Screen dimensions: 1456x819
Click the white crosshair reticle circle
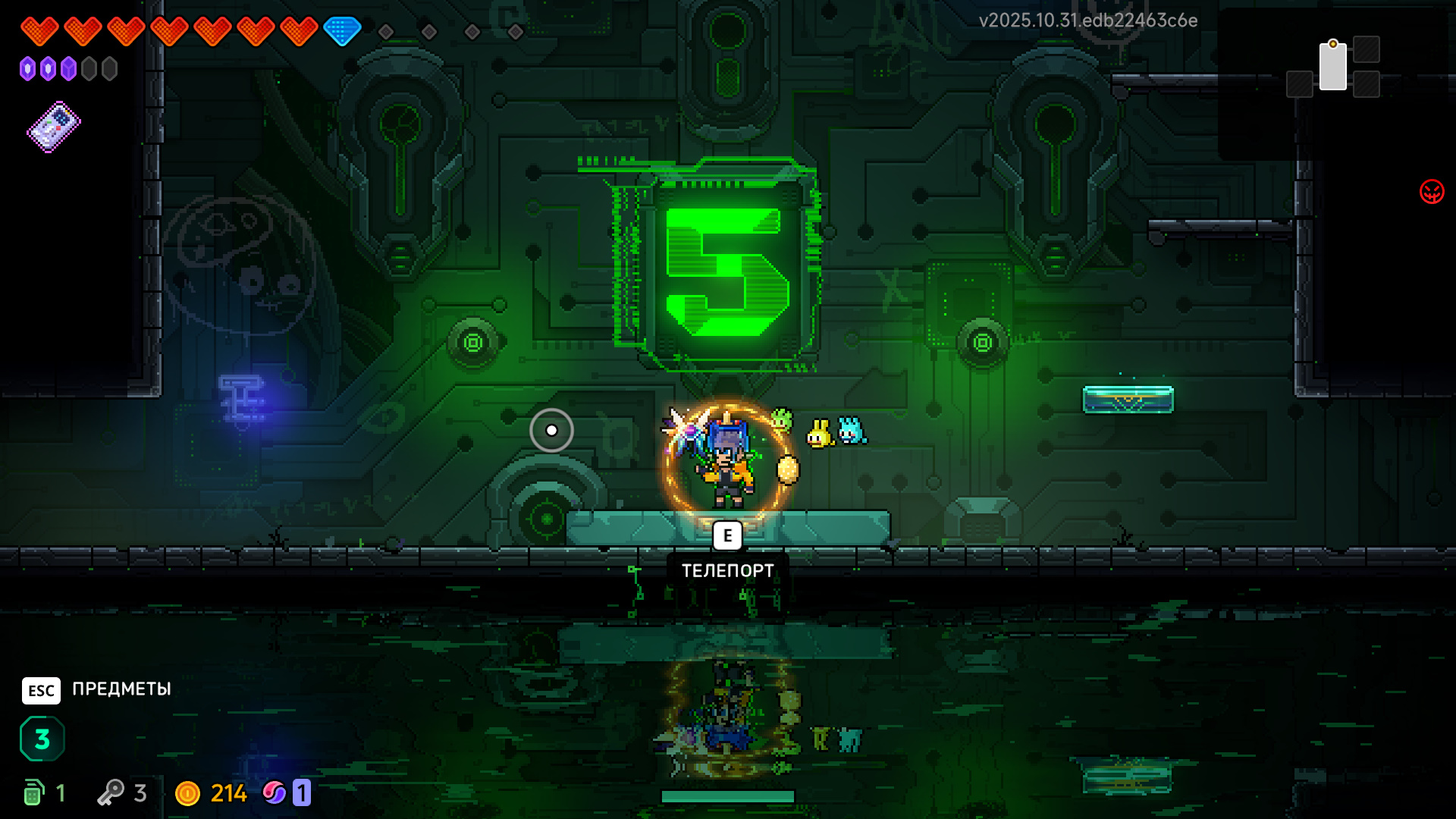(x=552, y=430)
